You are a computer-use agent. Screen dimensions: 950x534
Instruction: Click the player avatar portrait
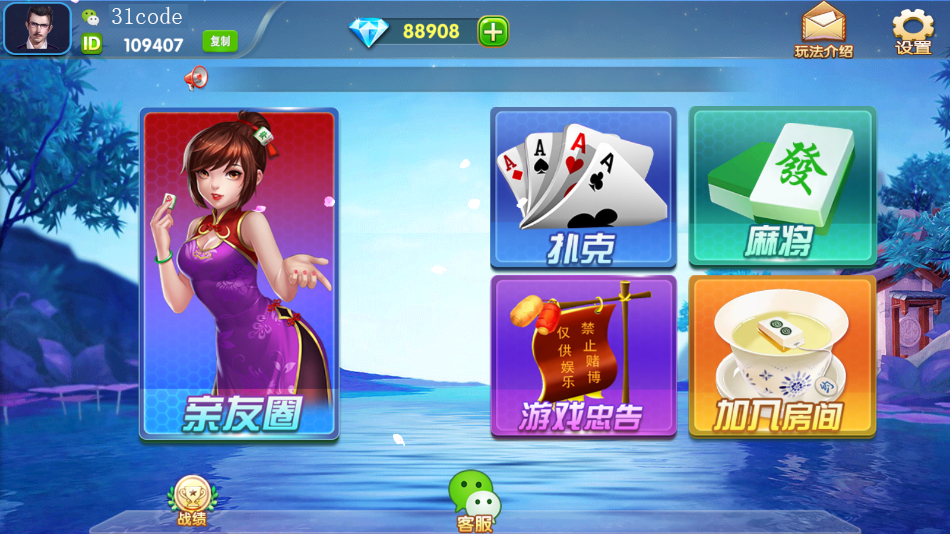[x=37, y=28]
